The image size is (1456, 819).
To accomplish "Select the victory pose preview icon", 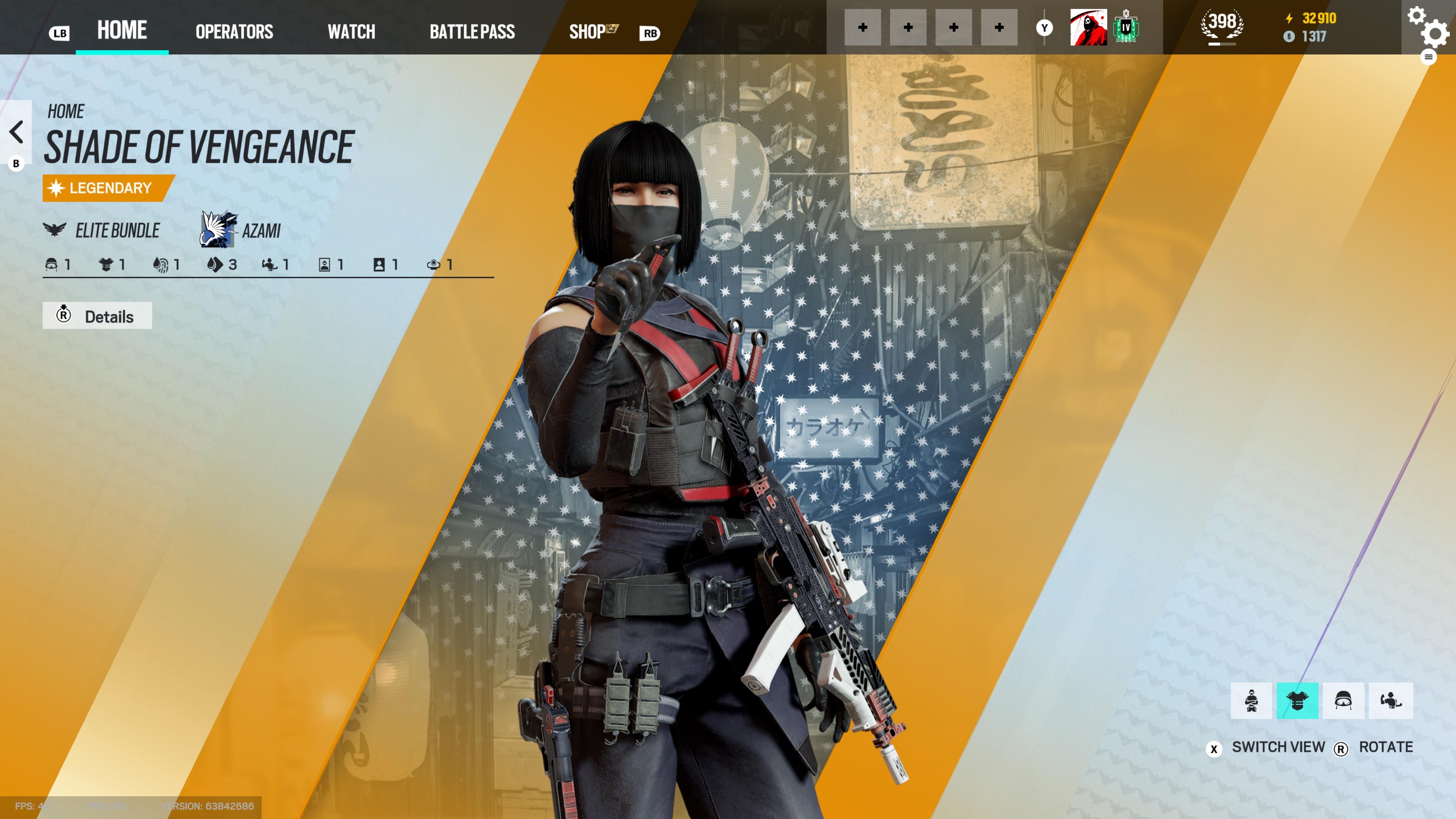I will point(1390,701).
